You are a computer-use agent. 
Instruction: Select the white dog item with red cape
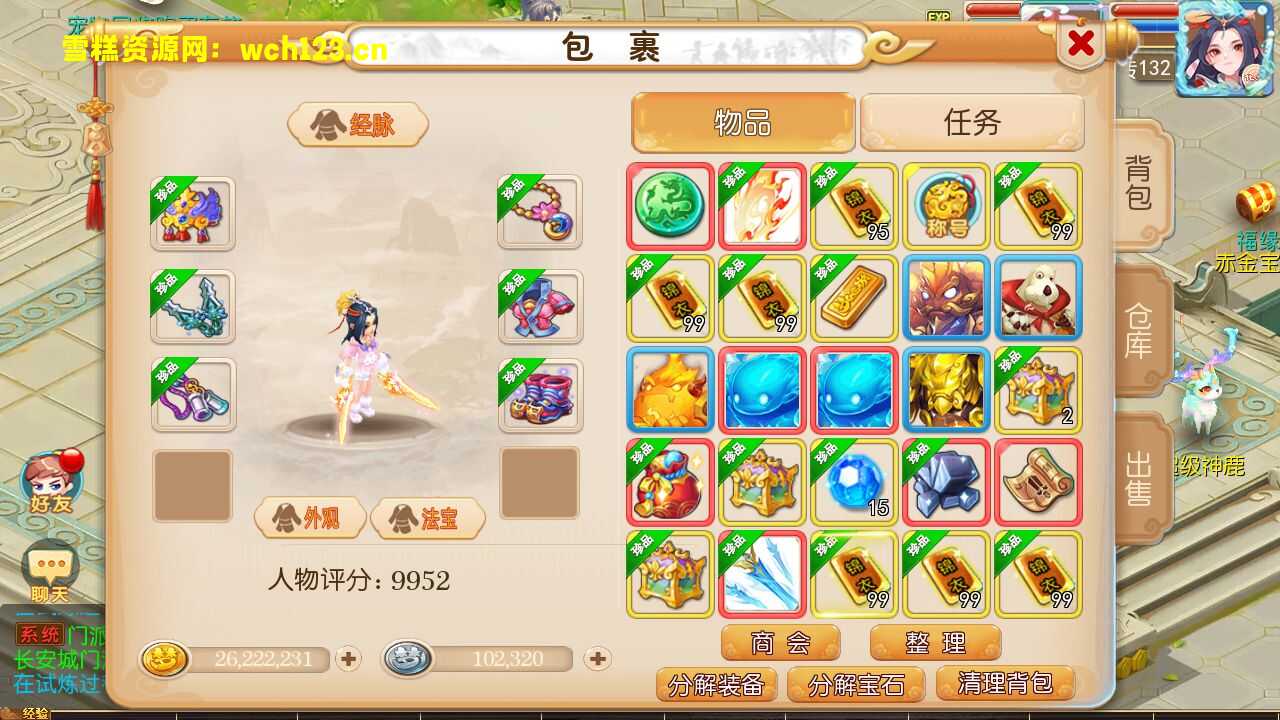[x=1038, y=299]
